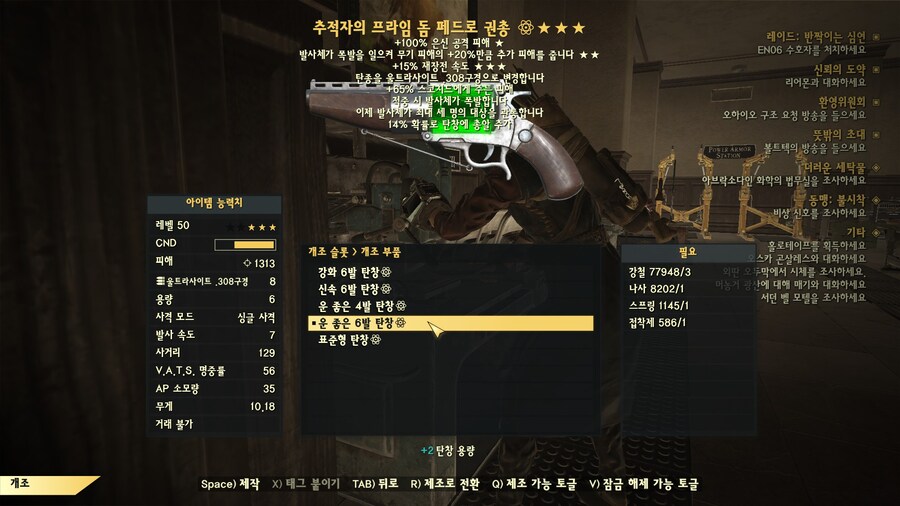900x506 pixels.
Task: Go back with the 뒤로 button
Action: (376, 484)
